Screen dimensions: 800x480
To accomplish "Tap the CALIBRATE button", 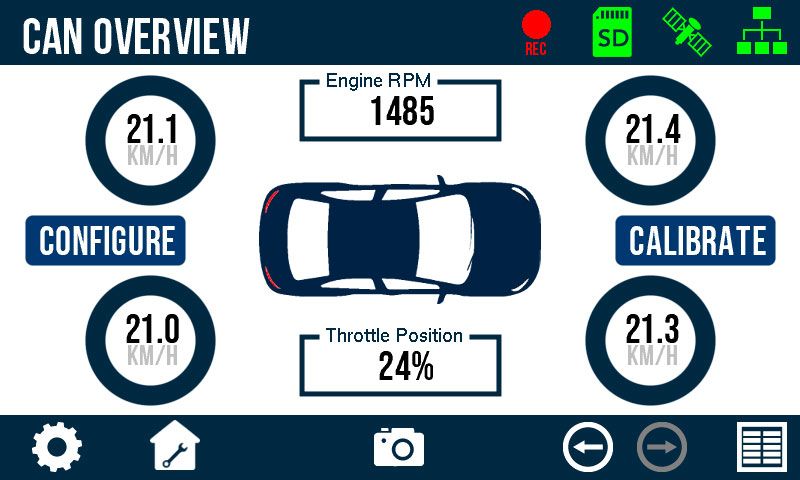I will [x=696, y=241].
